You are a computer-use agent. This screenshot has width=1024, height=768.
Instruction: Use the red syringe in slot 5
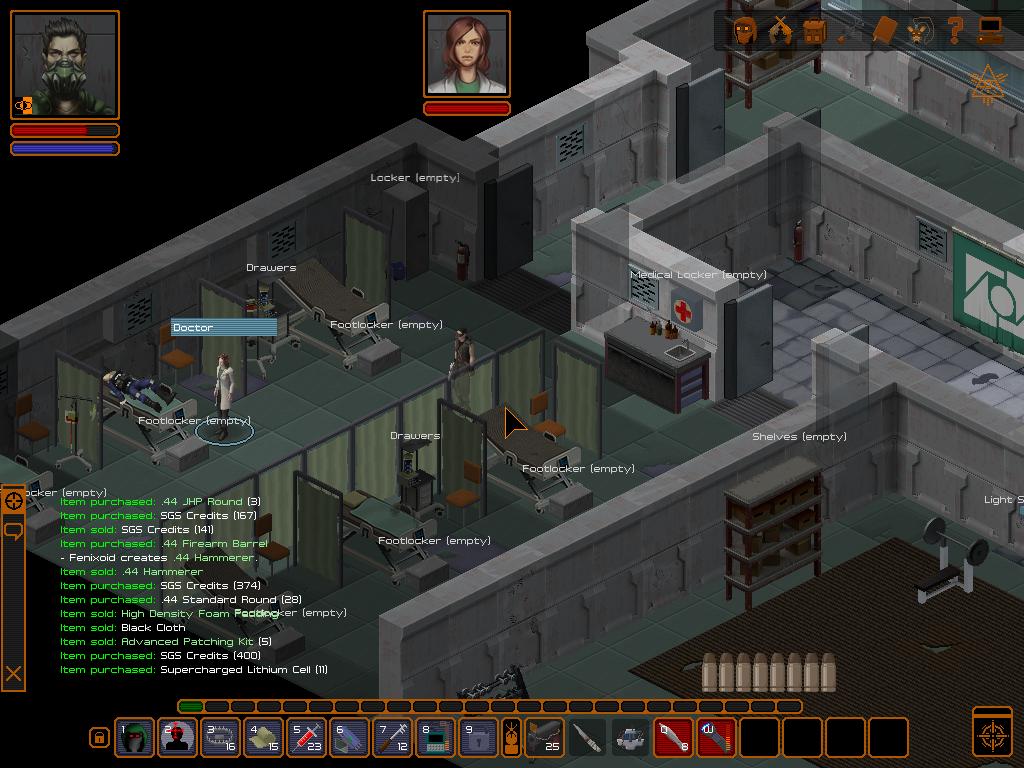tap(306, 738)
